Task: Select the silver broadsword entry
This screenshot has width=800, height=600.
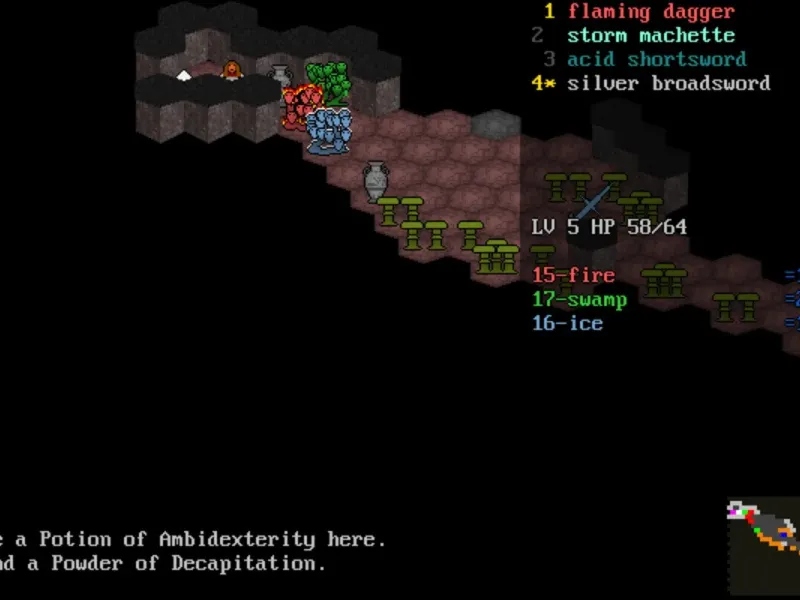Action: pos(668,84)
